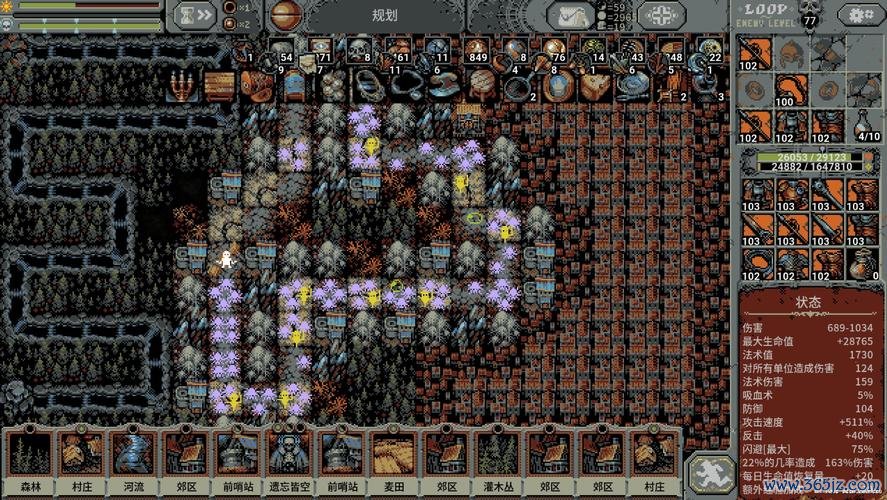Select the candelabra item in the top trait bar
Screen dimensions: 887x500
(180, 86)
